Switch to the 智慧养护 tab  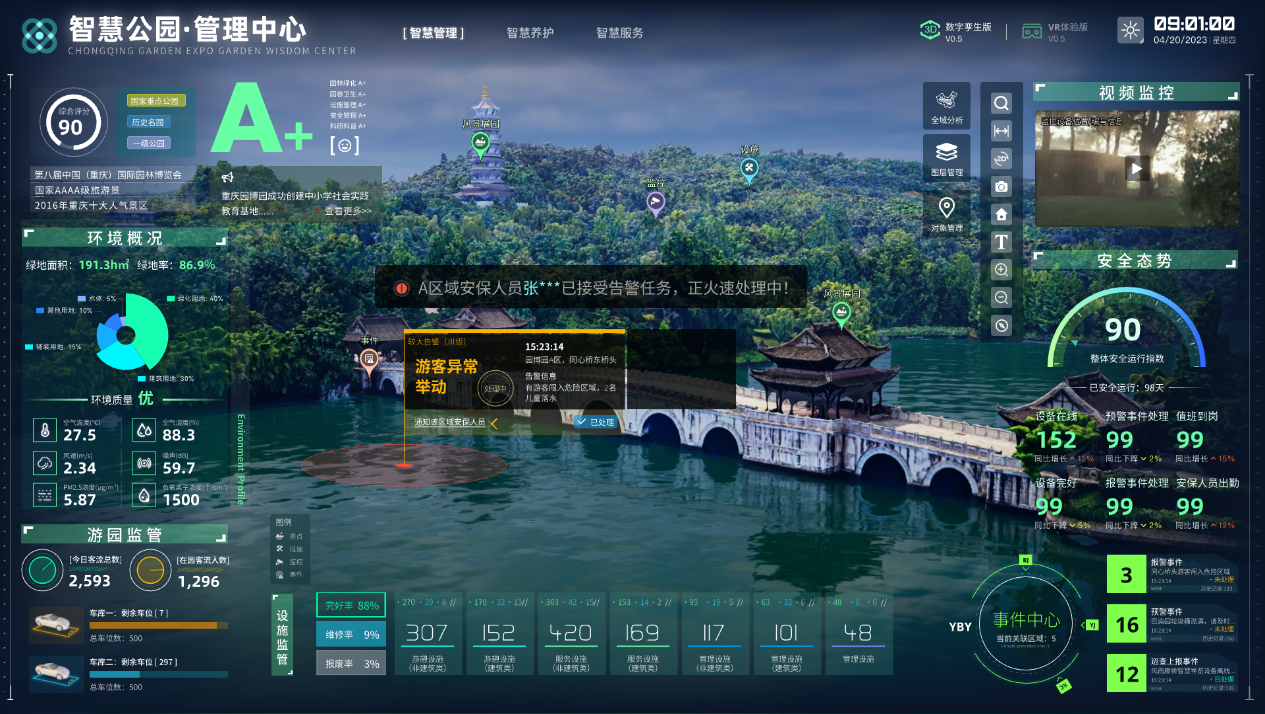click(x=530, y=33)
